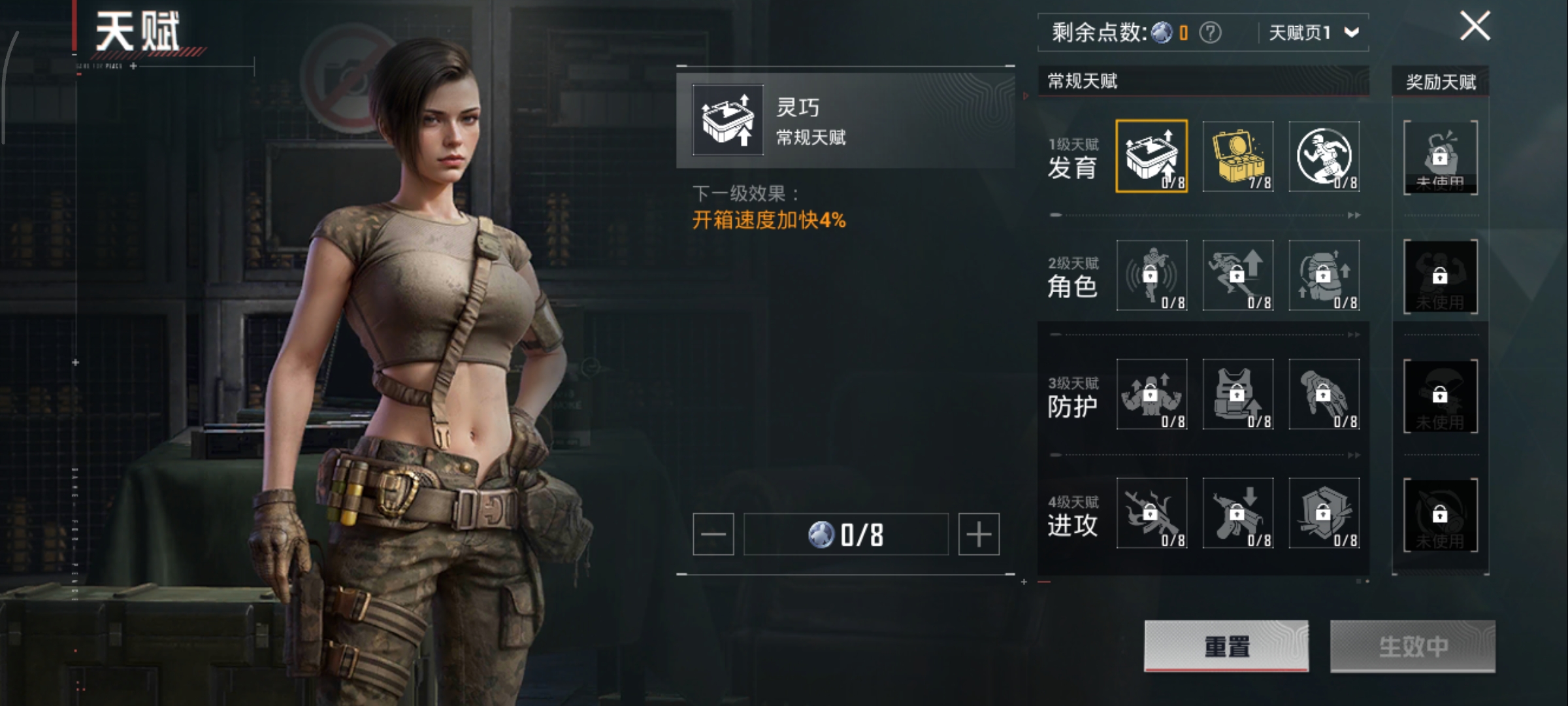Select the running soldier talent icon
The height and width of the screenshot is (706, 1568).
[x=1324, y=156]
